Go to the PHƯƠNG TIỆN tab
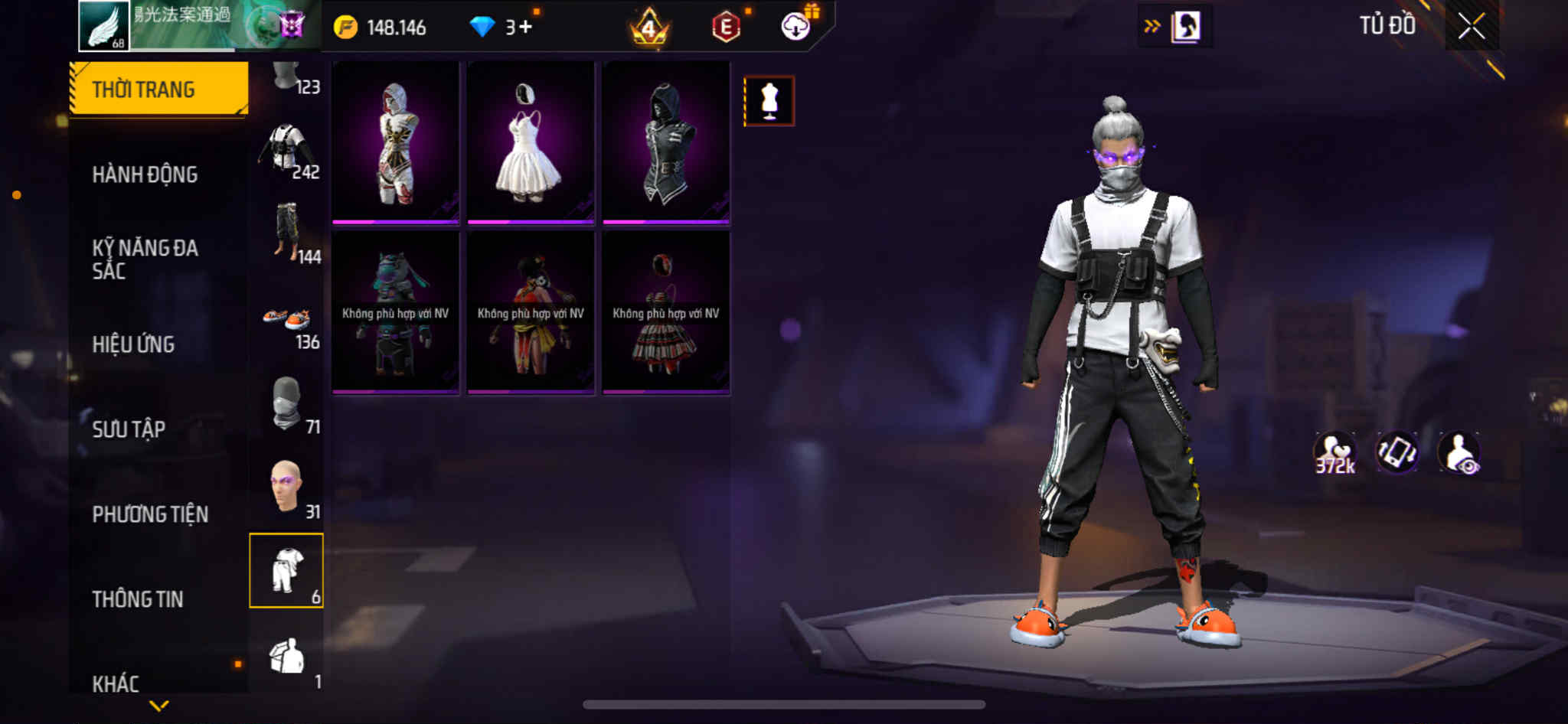 click(150, 514)
